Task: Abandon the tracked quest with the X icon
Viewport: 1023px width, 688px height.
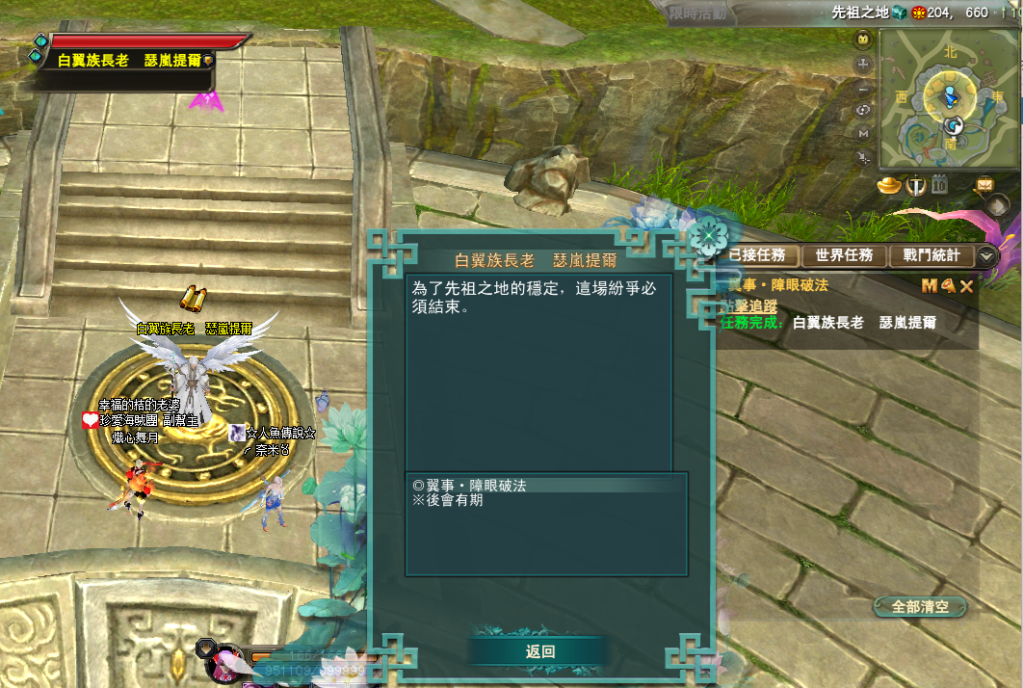Action: [967, 287]
